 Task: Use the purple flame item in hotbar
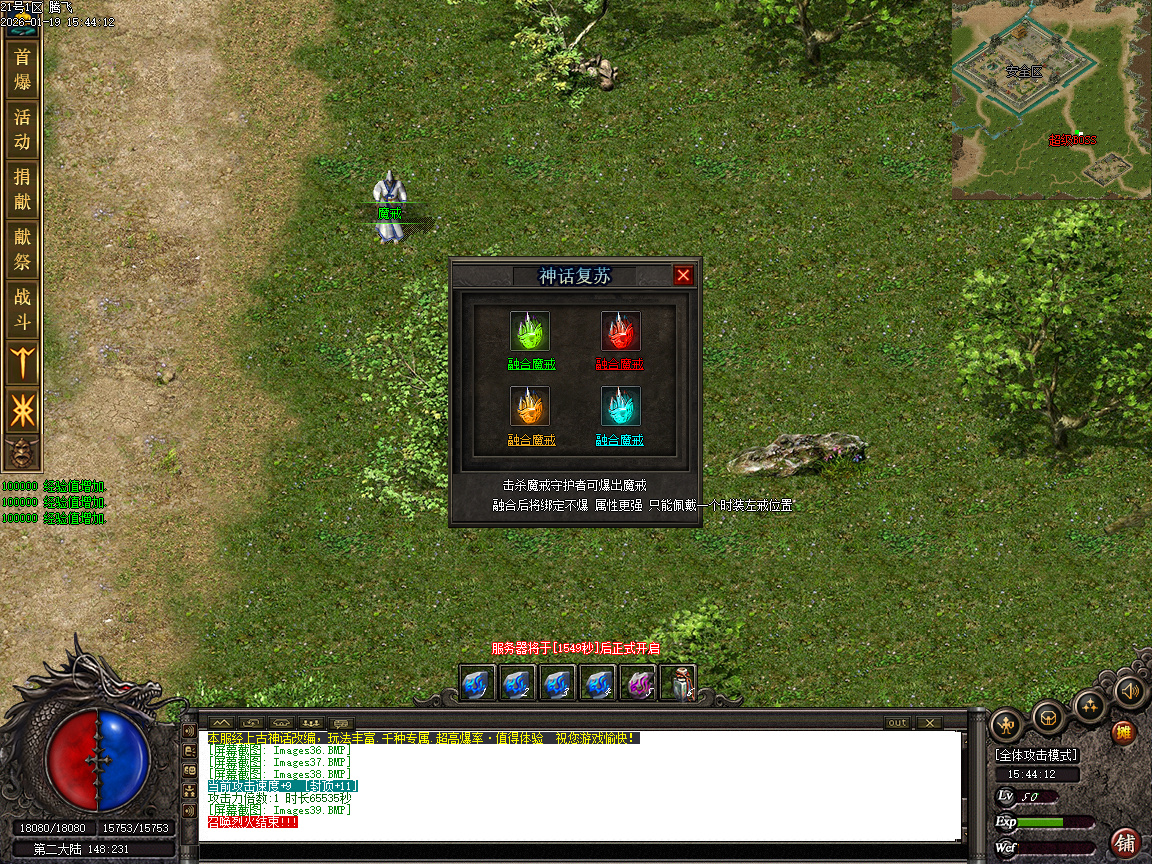pos(638,683)
